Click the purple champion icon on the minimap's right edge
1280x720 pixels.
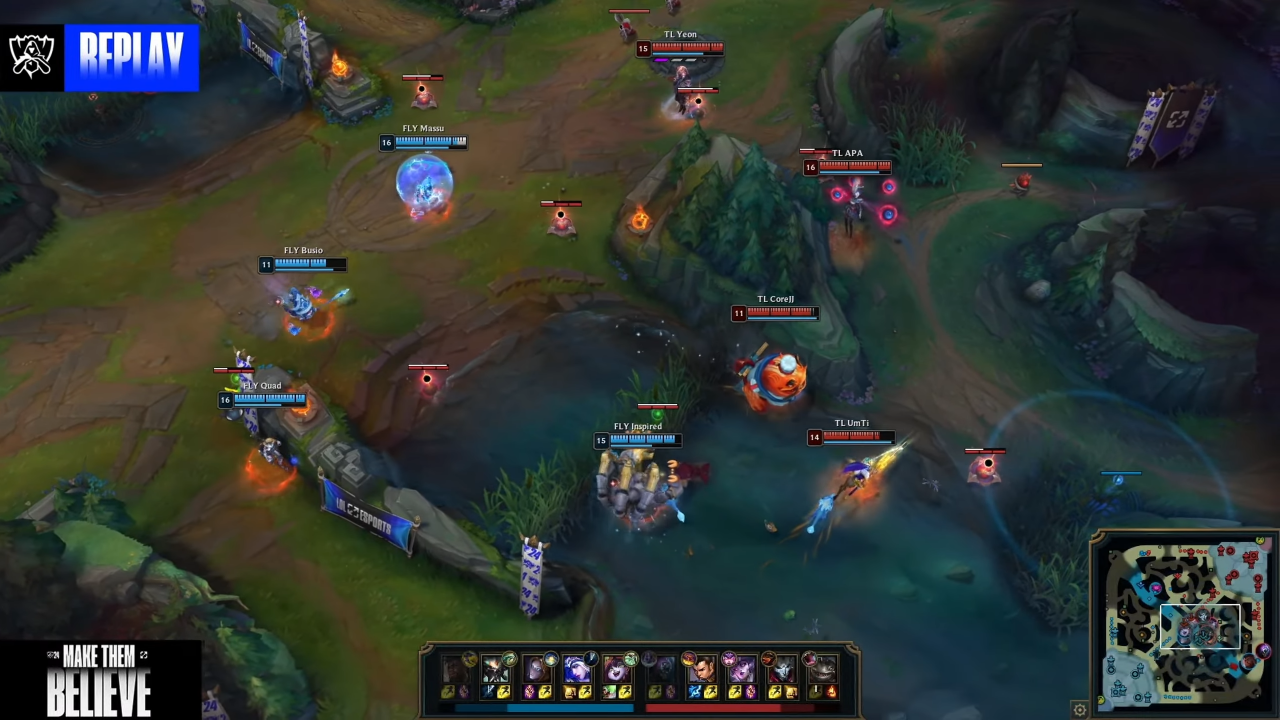(x=1263, y=651)
